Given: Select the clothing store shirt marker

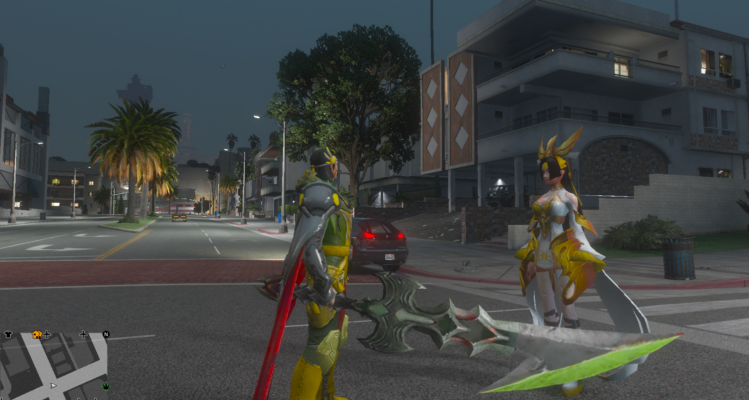Looking at the screenshot, I should tap(8, 334).
